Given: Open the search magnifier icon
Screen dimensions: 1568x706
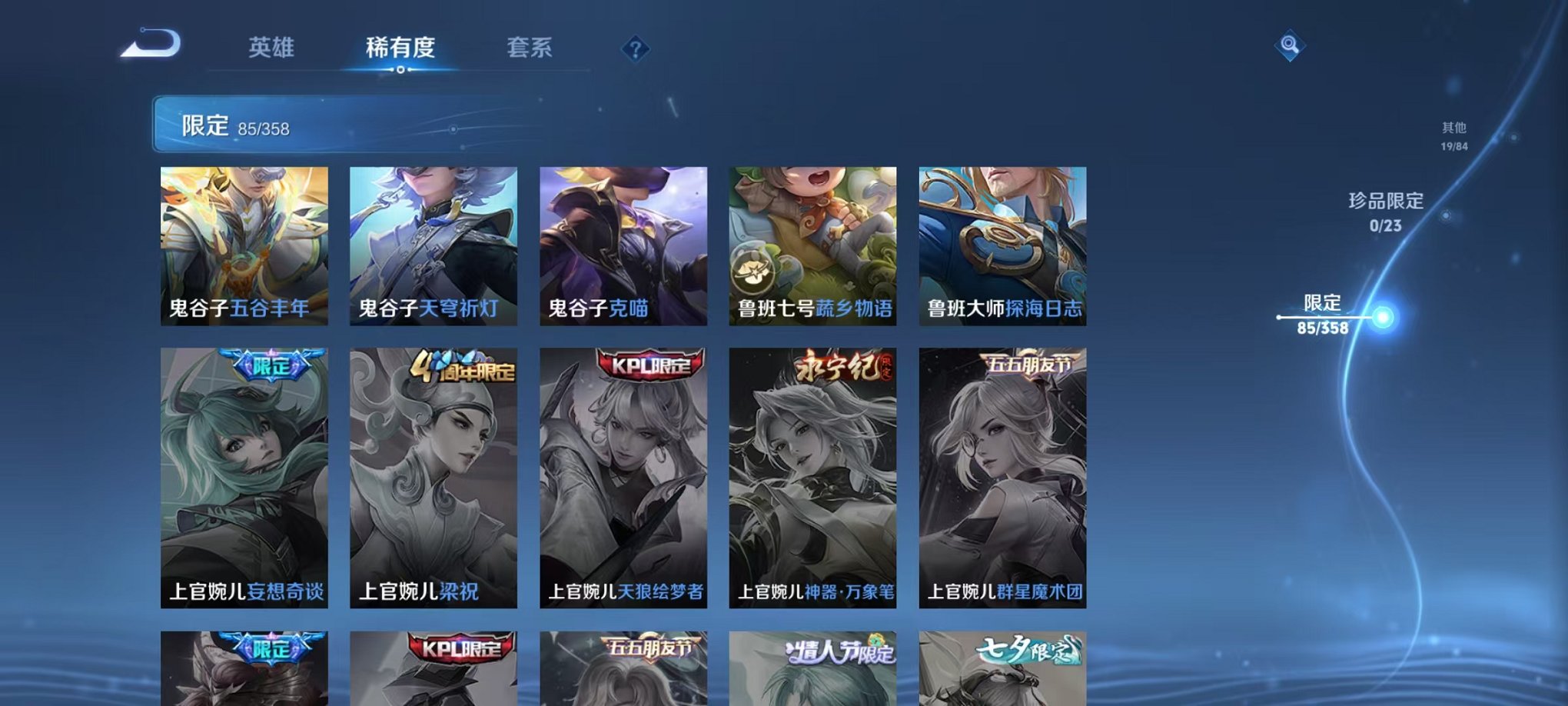Looking at the screenshot, I should [1291, 46].
